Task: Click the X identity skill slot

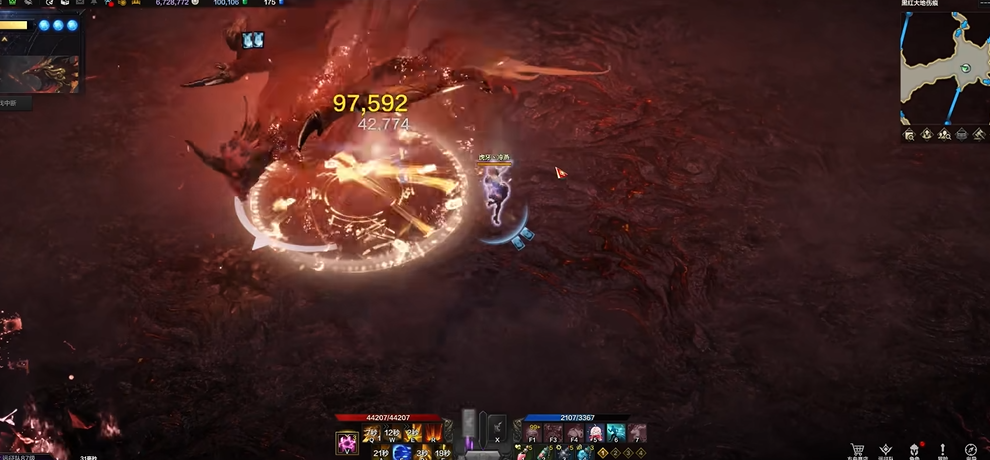Action: pos(497,430)
